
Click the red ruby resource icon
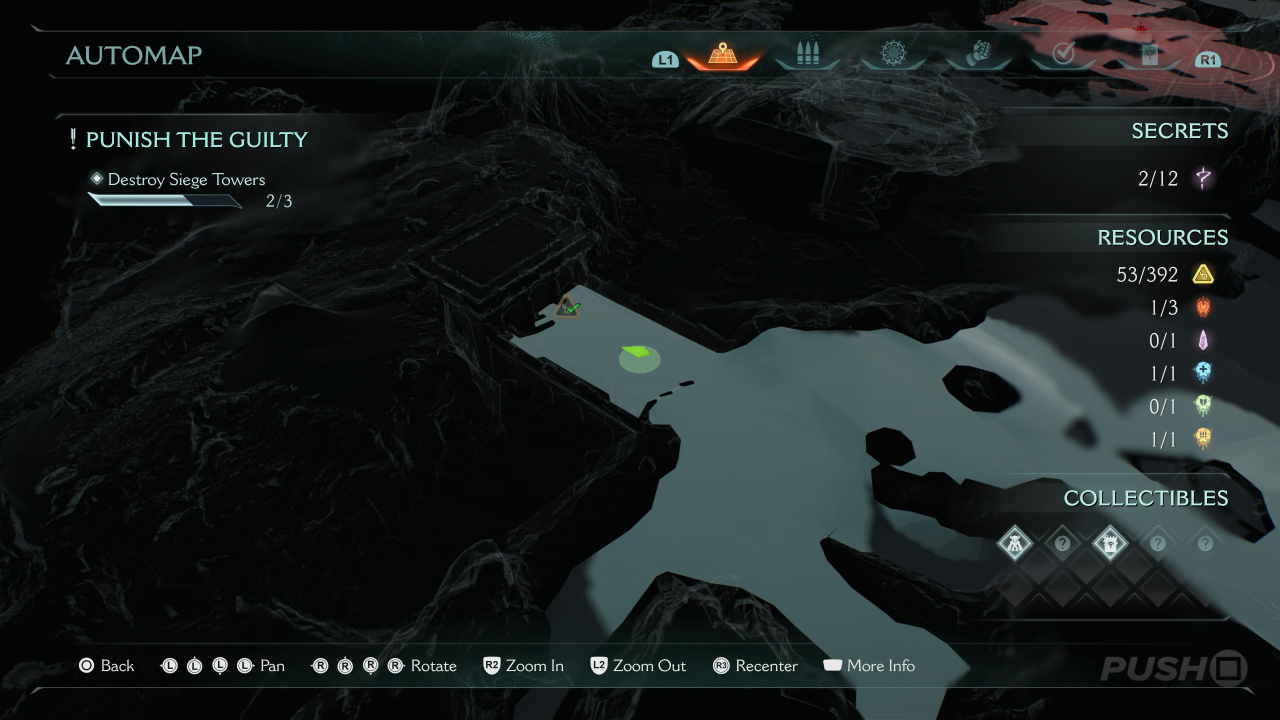tap(1202, 308)
